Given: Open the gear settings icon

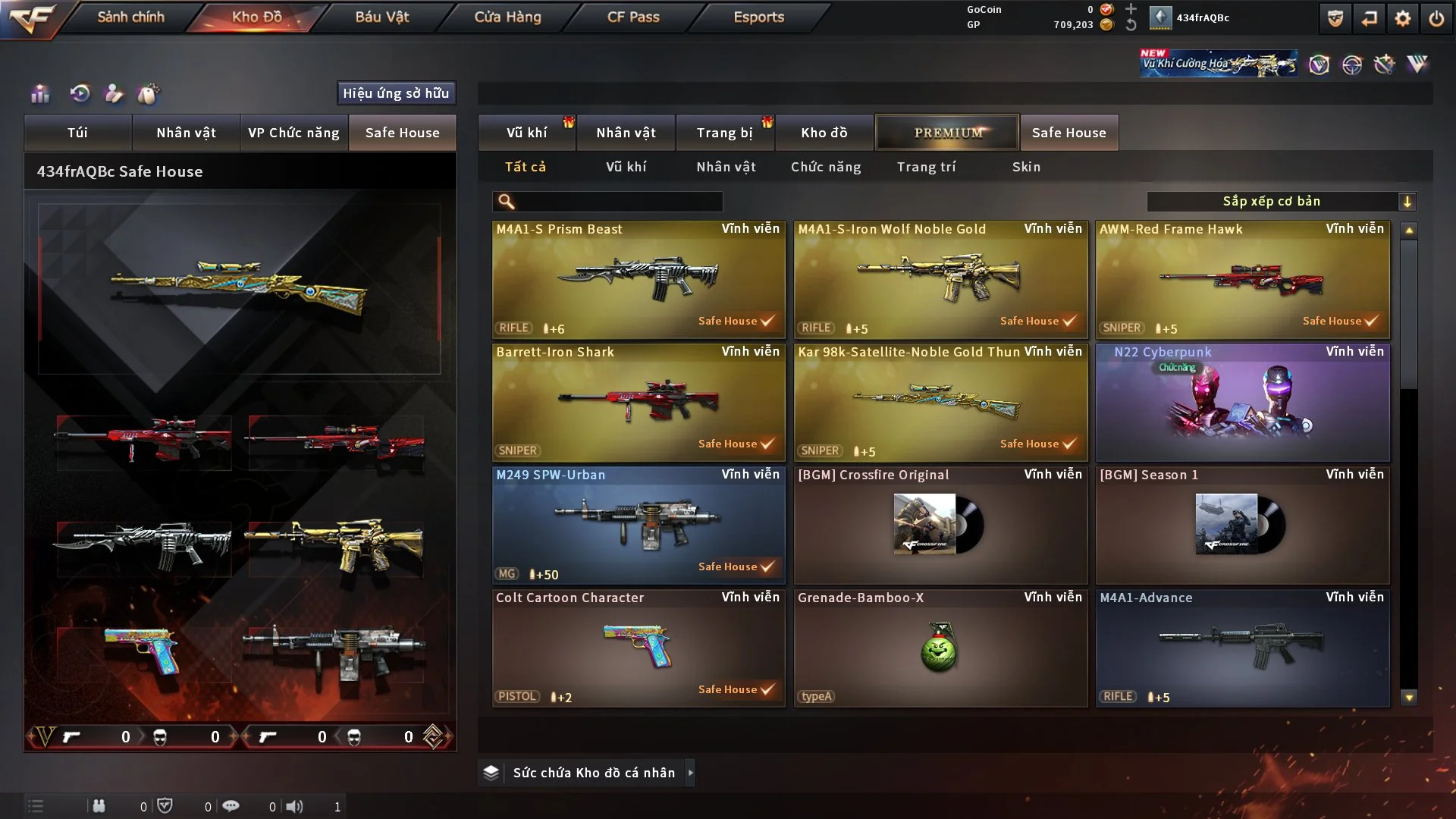Looking at the screenshot, I should pyautogui.click(x=1402, y=18).
